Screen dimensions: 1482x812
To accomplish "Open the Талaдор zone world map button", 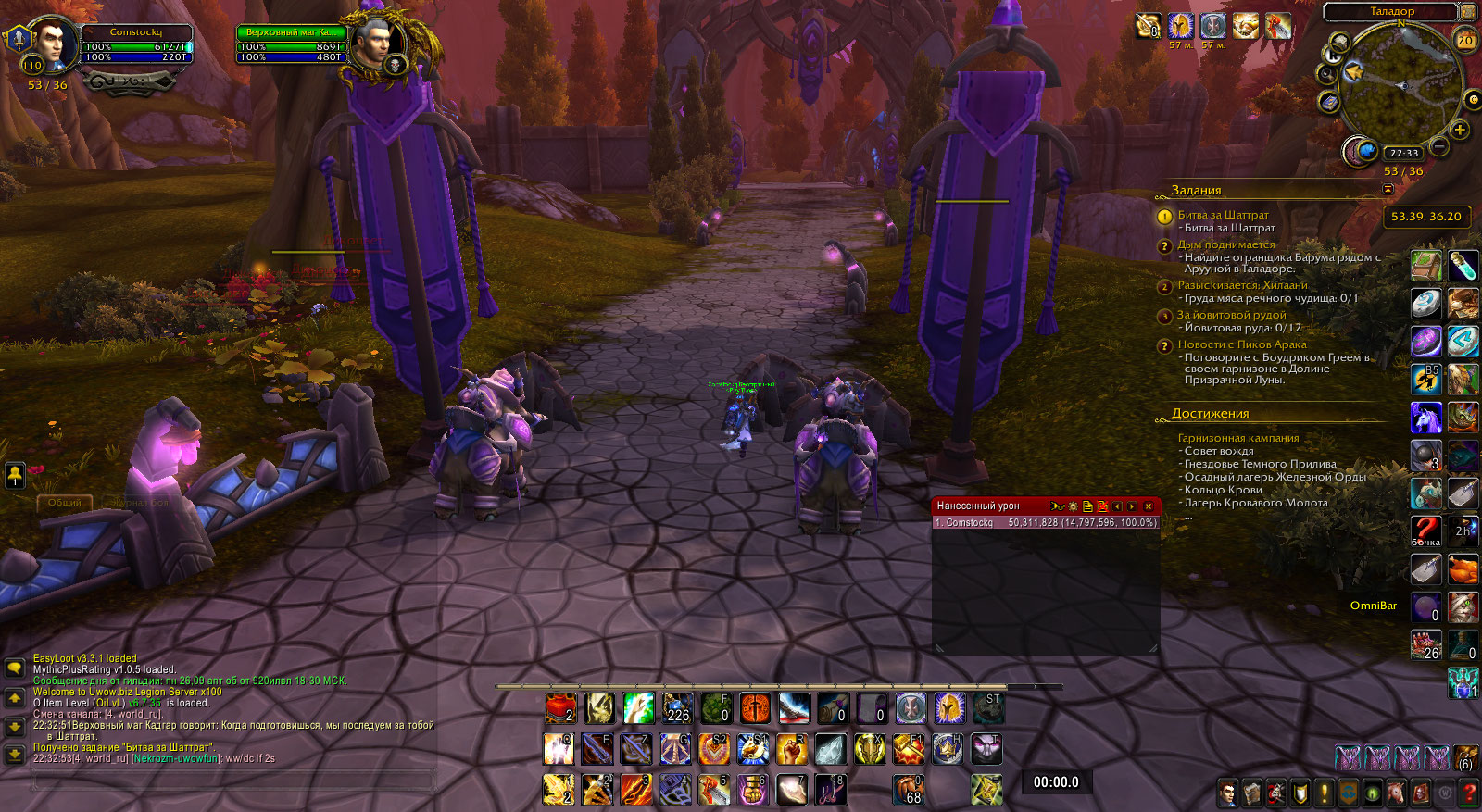I will [x=1467, y=11].
